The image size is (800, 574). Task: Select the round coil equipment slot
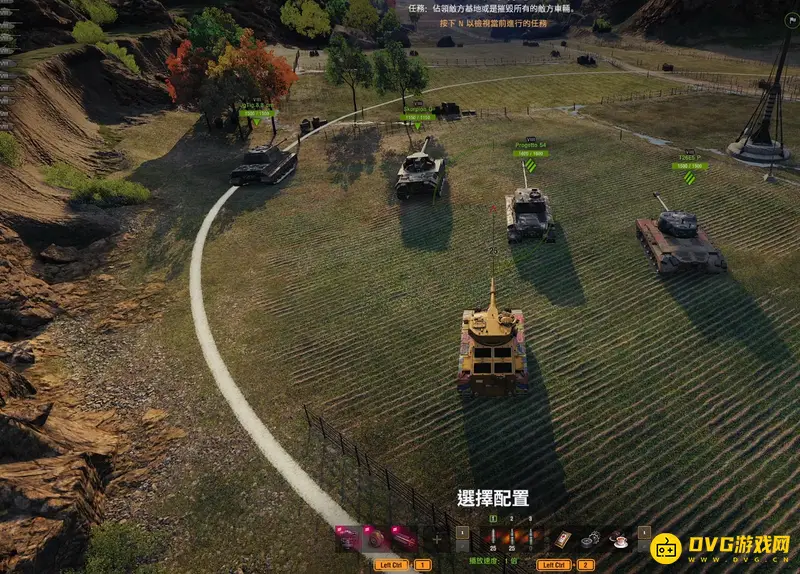tap(373, 539)
